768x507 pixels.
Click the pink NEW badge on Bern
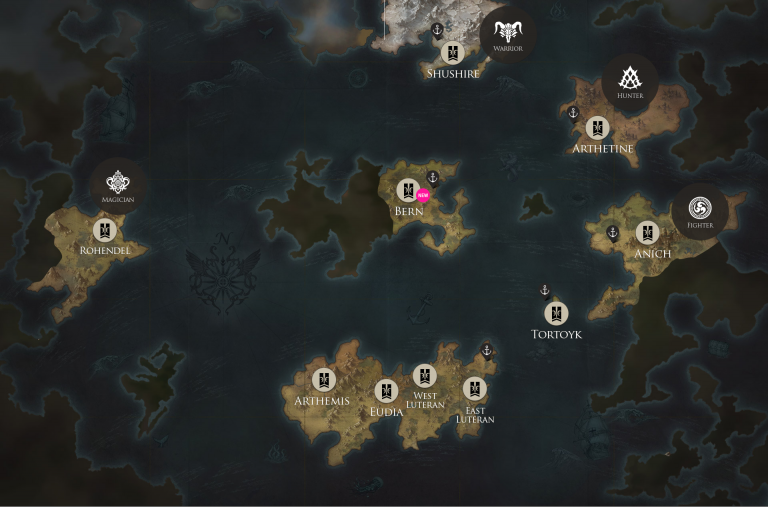(423, 195)
